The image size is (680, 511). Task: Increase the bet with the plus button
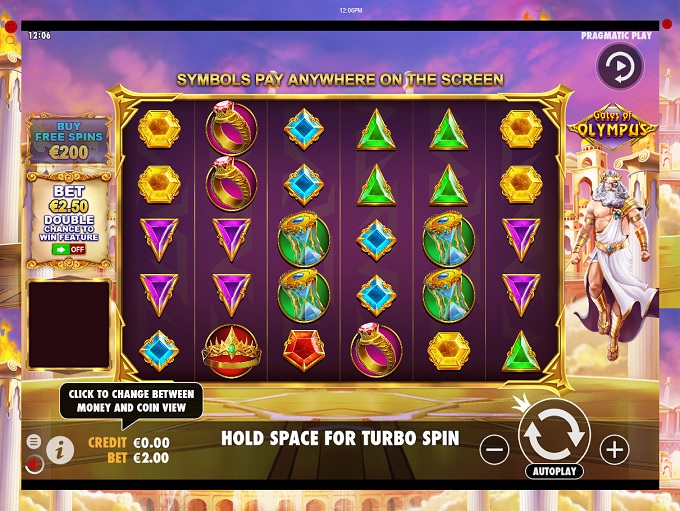(613, 450)
